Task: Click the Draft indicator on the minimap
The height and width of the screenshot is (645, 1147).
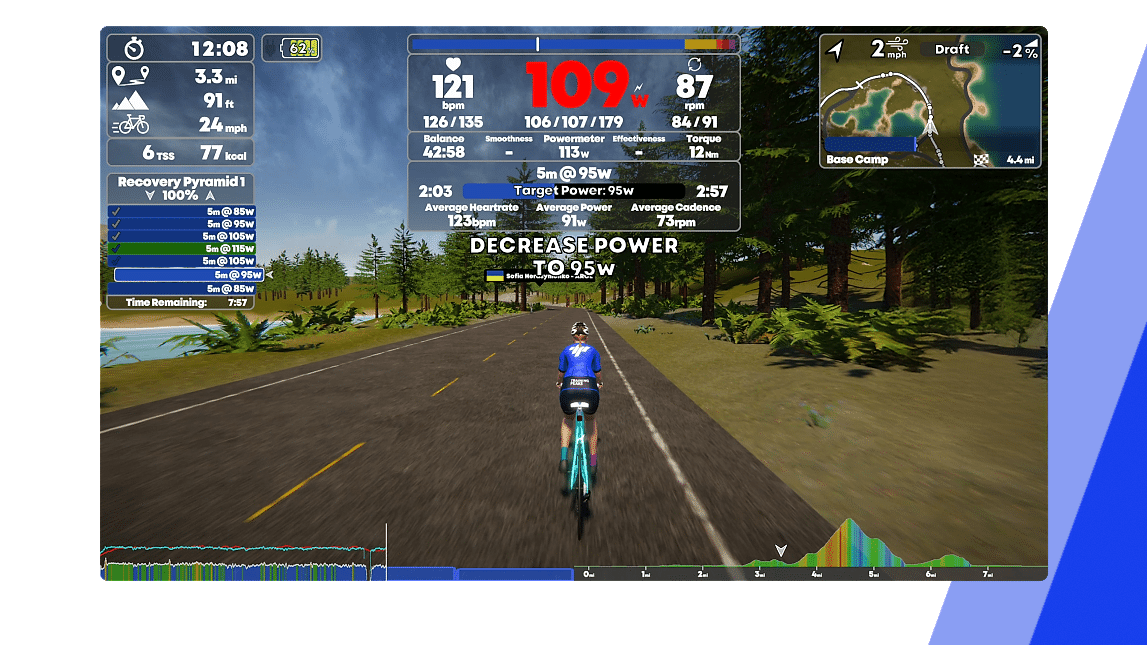Action: tap(952, 49)
